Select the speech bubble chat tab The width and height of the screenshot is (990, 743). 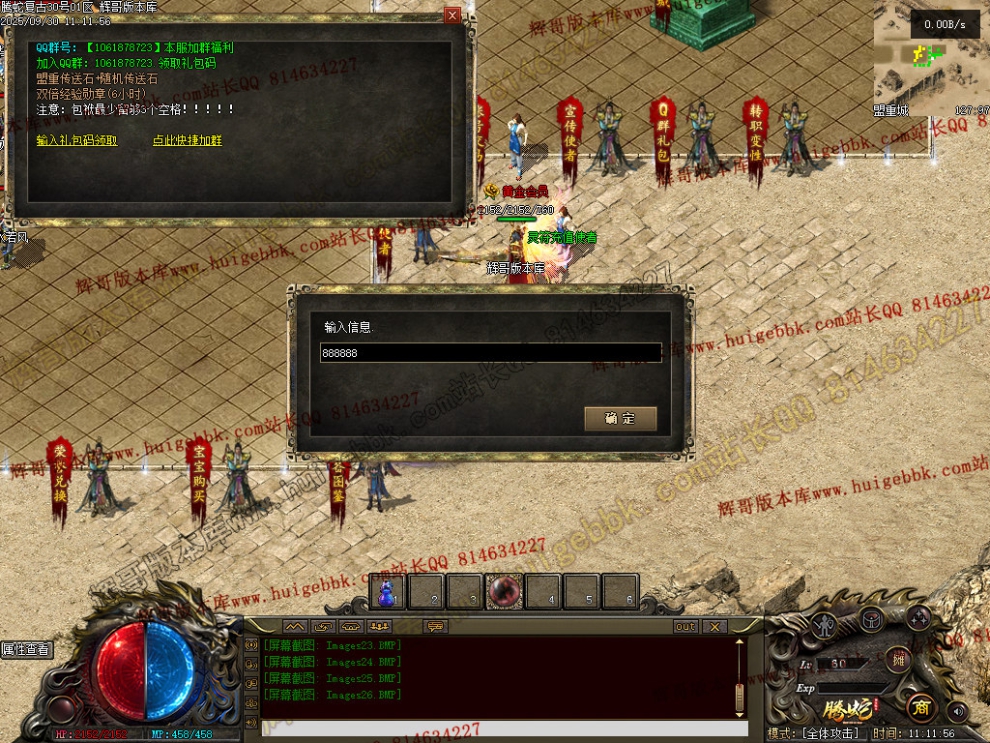(435, 627)
